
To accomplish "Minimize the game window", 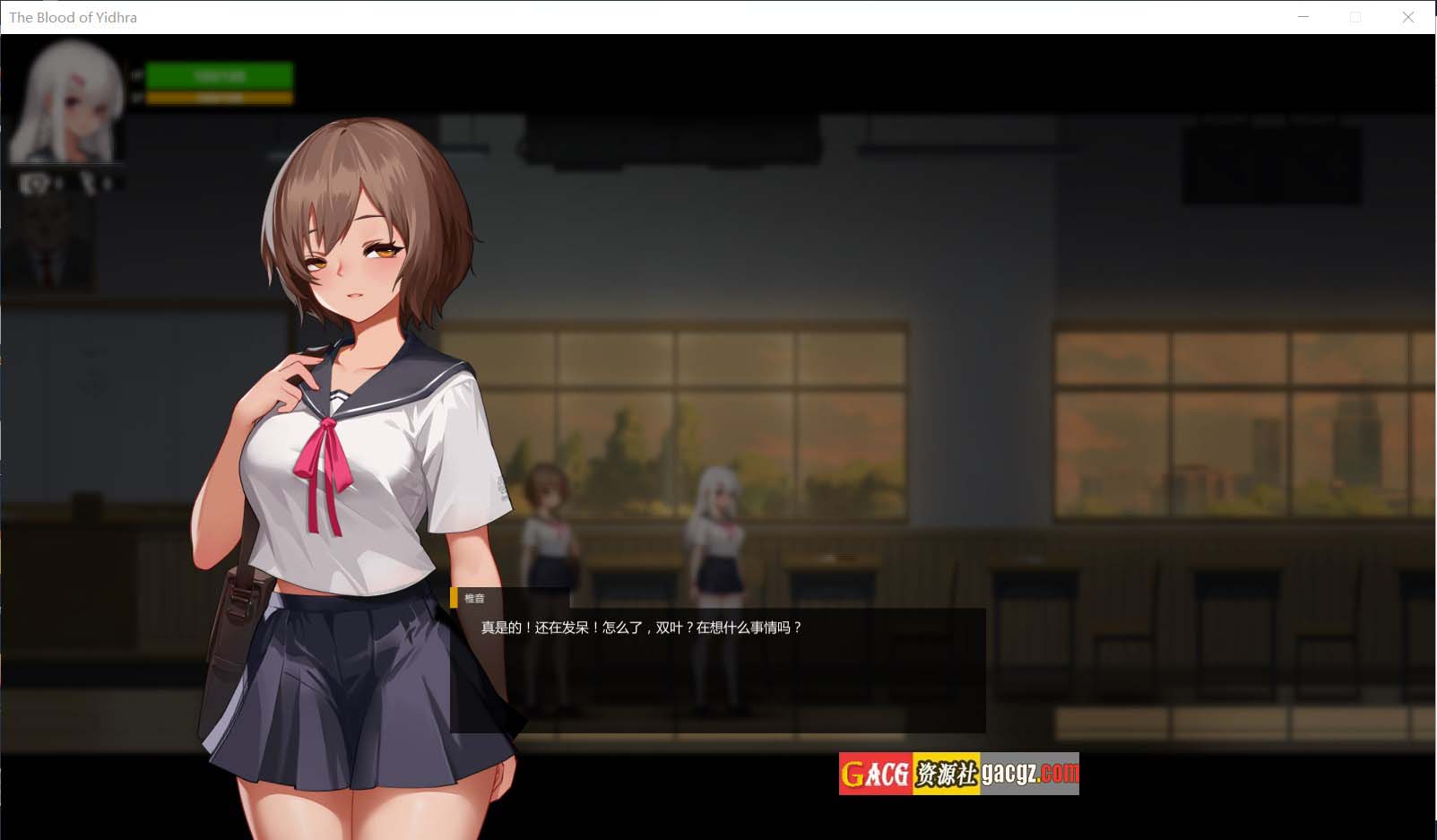I will 1303,17.
